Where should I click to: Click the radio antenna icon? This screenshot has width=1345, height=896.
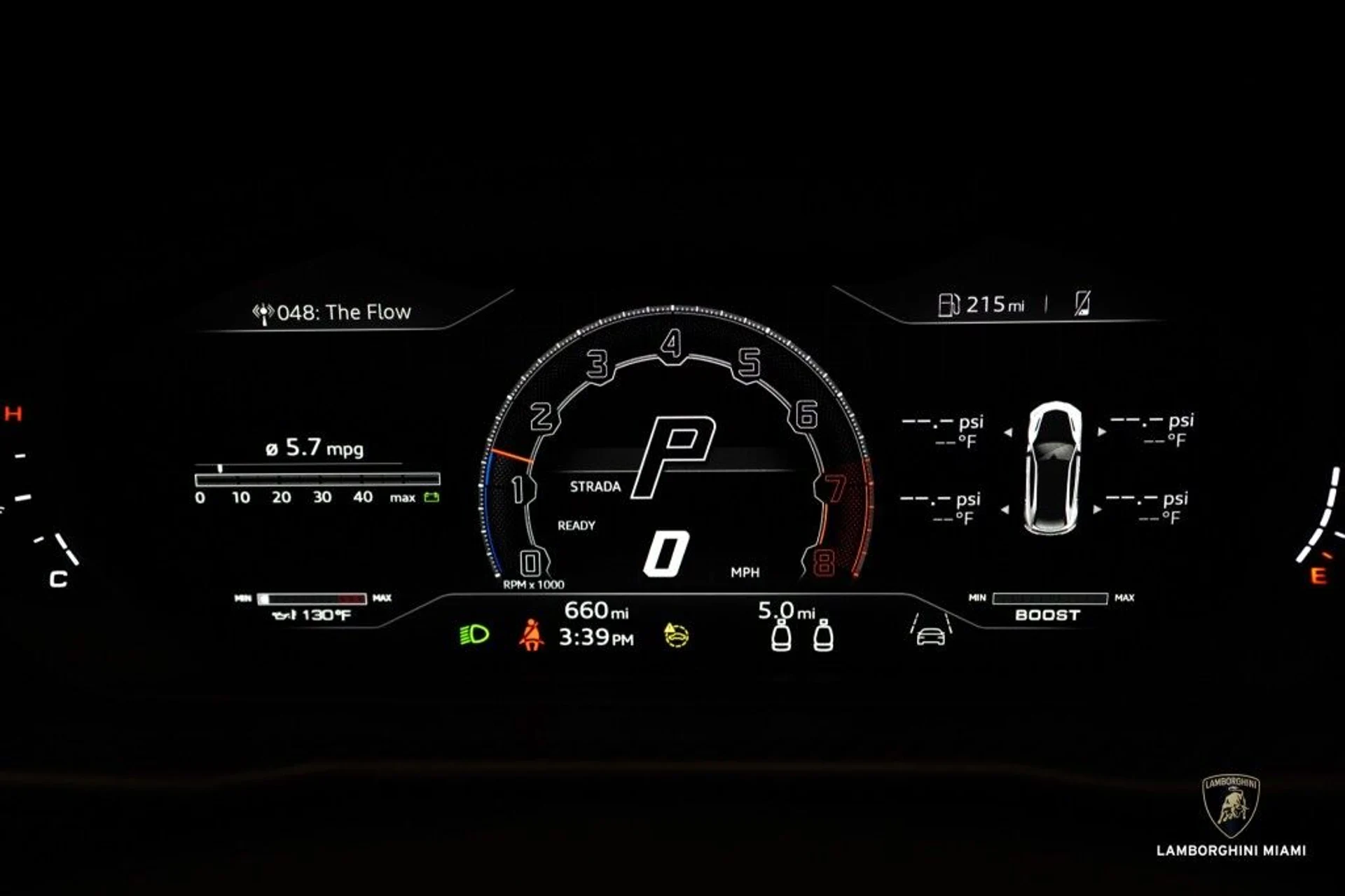(x=263, y=312)
